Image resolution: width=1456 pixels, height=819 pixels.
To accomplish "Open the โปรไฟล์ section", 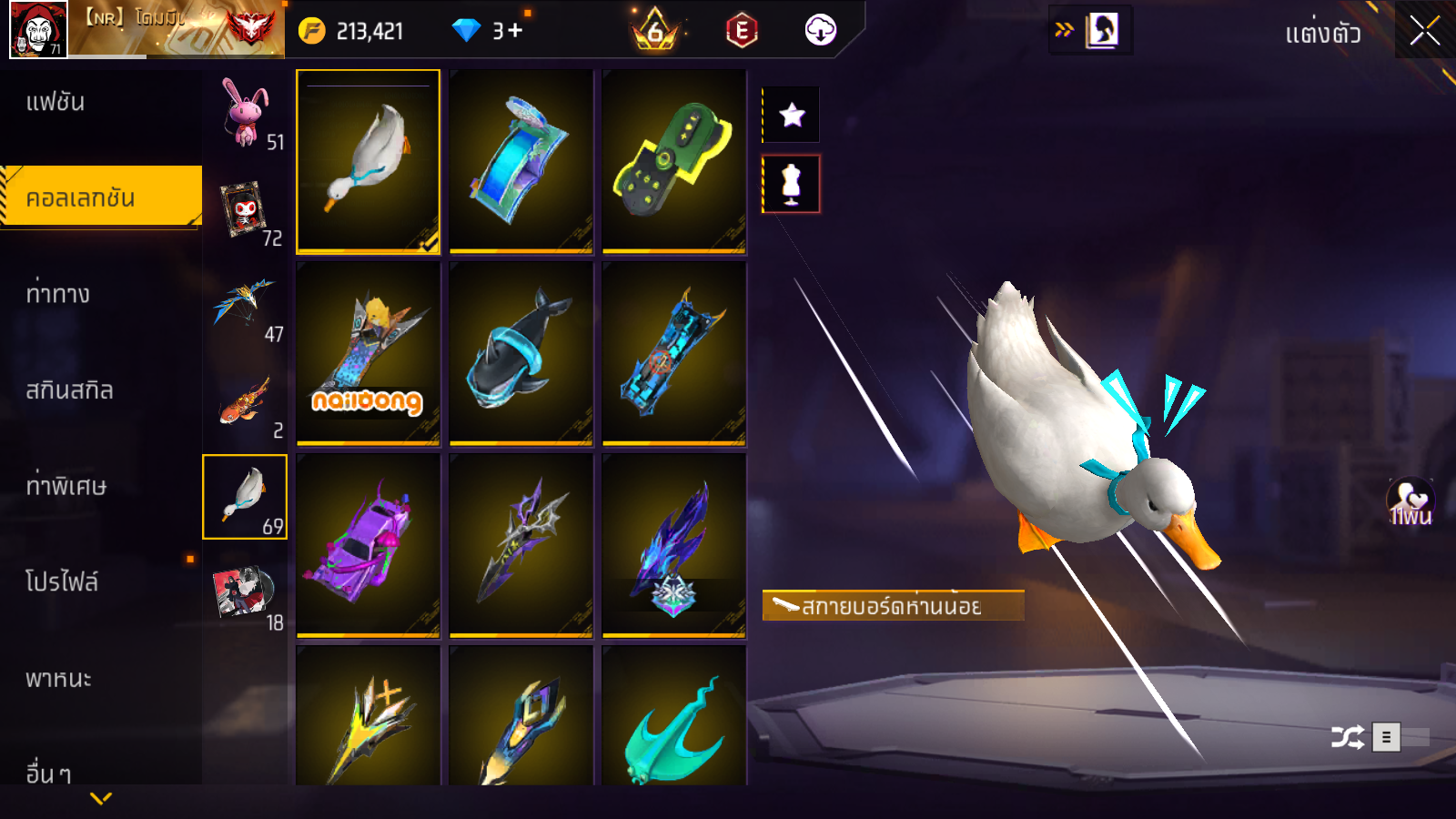I will click(x=62, y=582).
